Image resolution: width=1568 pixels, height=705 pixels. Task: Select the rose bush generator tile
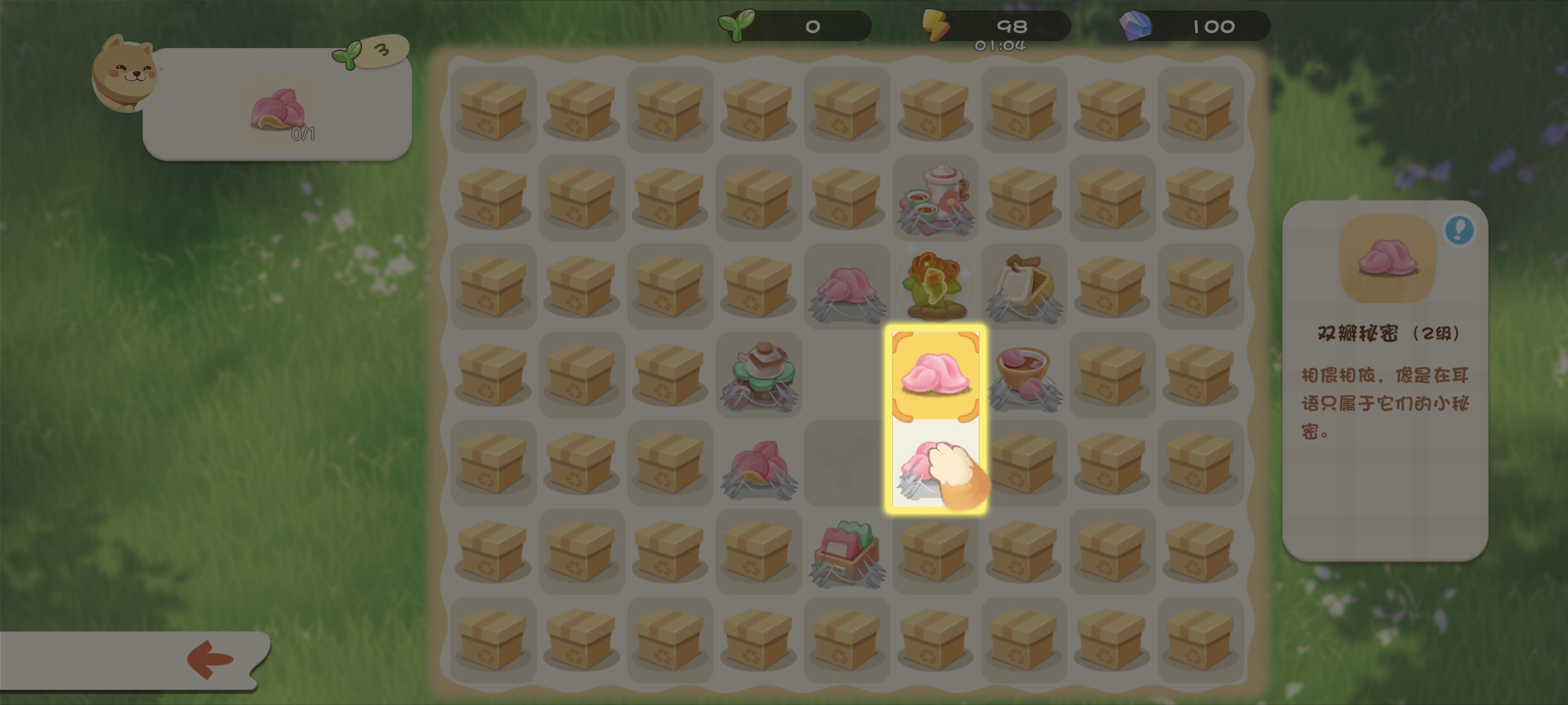(935, 285)
